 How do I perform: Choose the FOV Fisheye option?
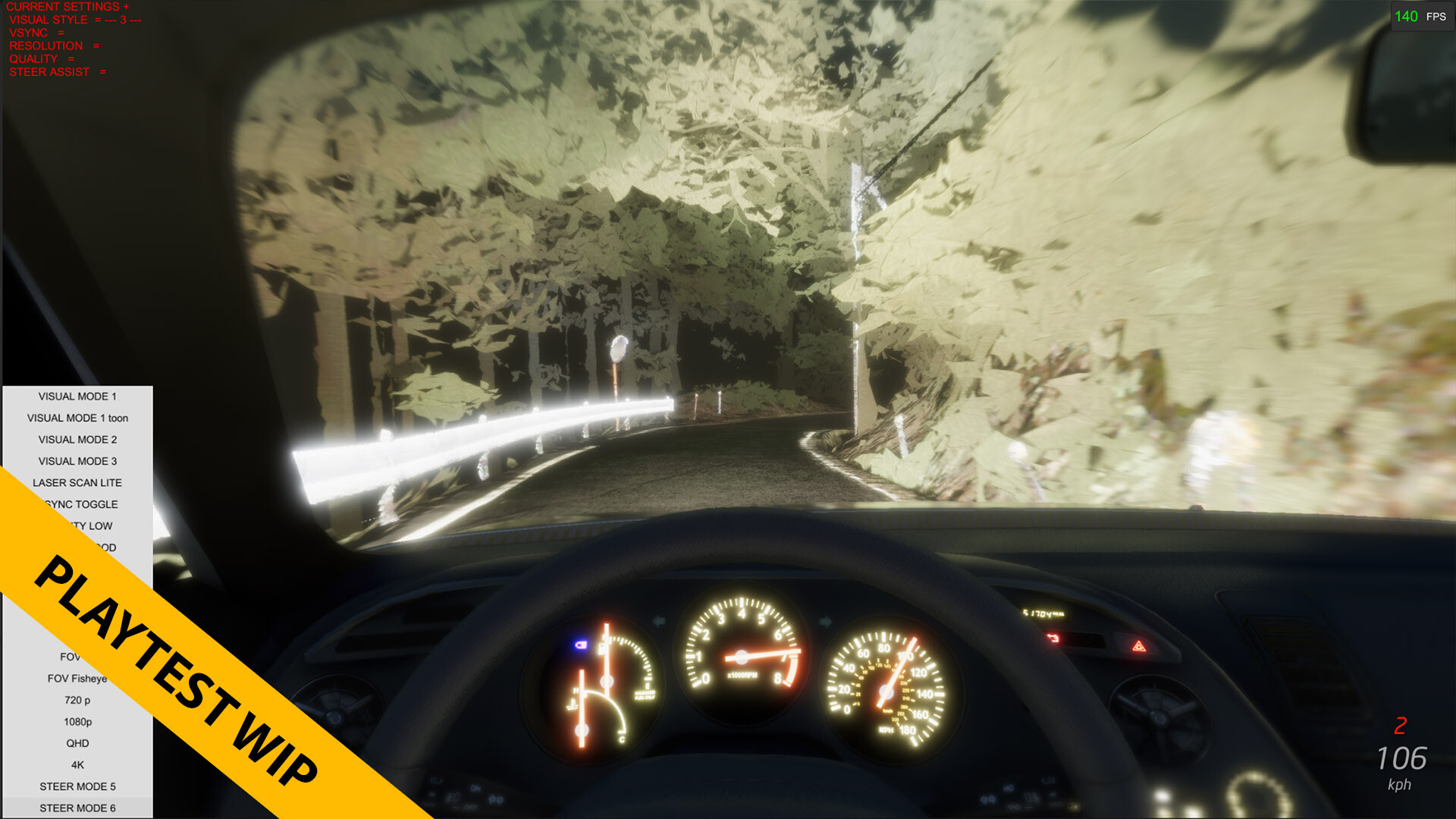[x=78, y=678]
